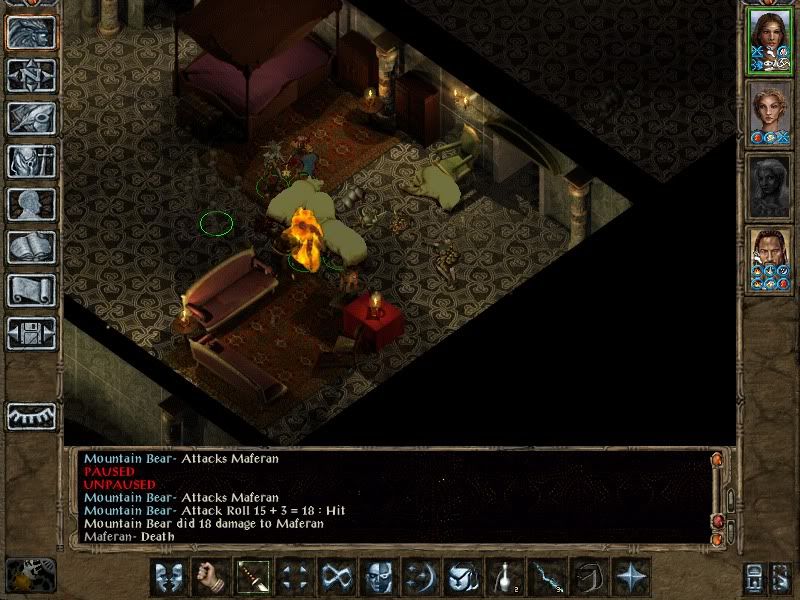Open the journal with the quill icon
Viewport: 800px width, 600px height.
coord(30,118)
